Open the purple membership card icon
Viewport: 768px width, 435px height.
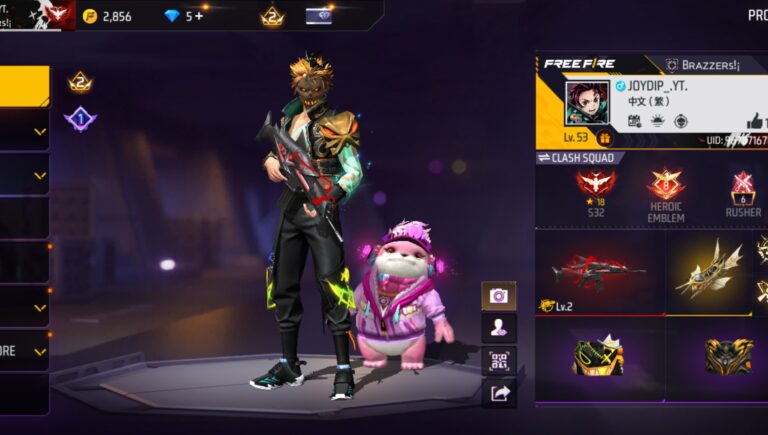[x=319, y=16]
